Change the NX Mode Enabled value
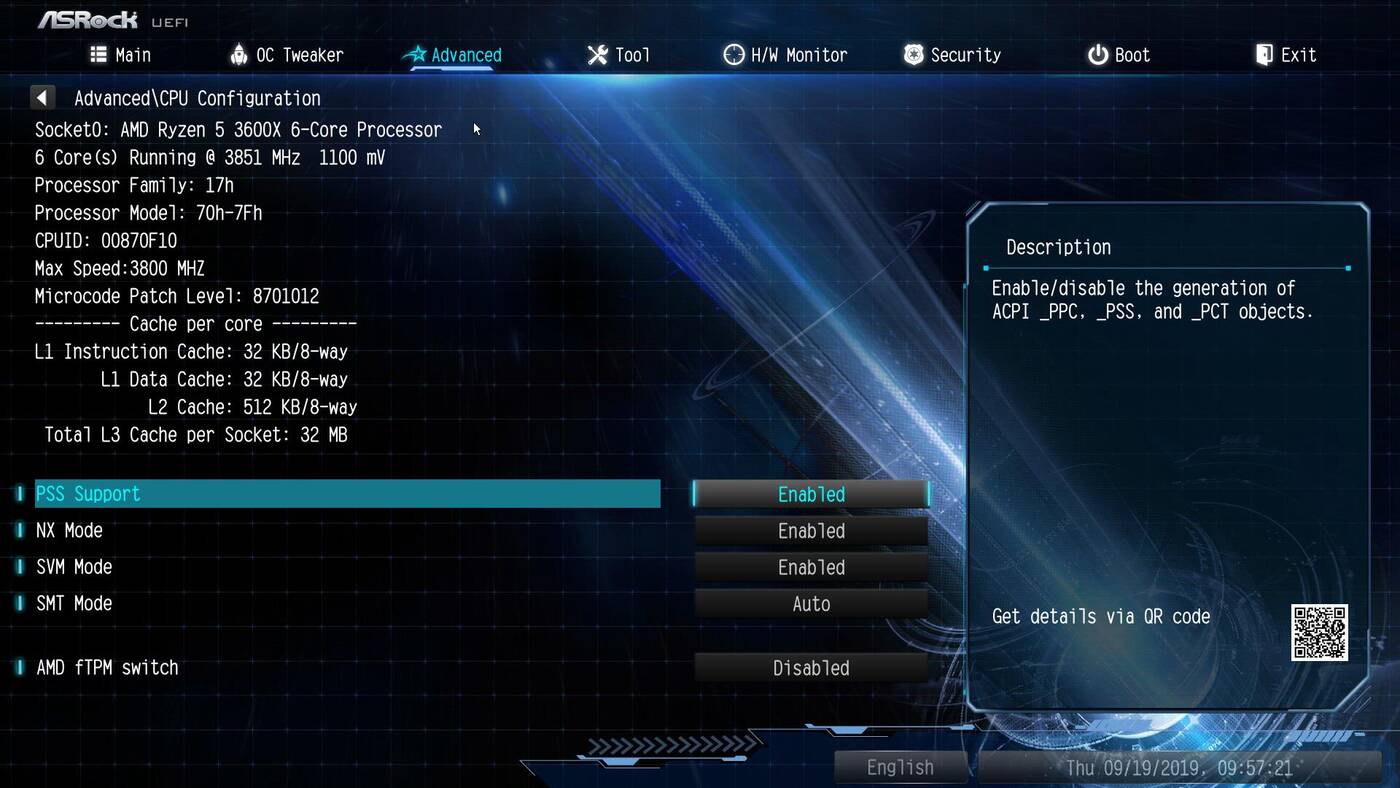This screenshot has height=788, width=1400. (811, 531)
